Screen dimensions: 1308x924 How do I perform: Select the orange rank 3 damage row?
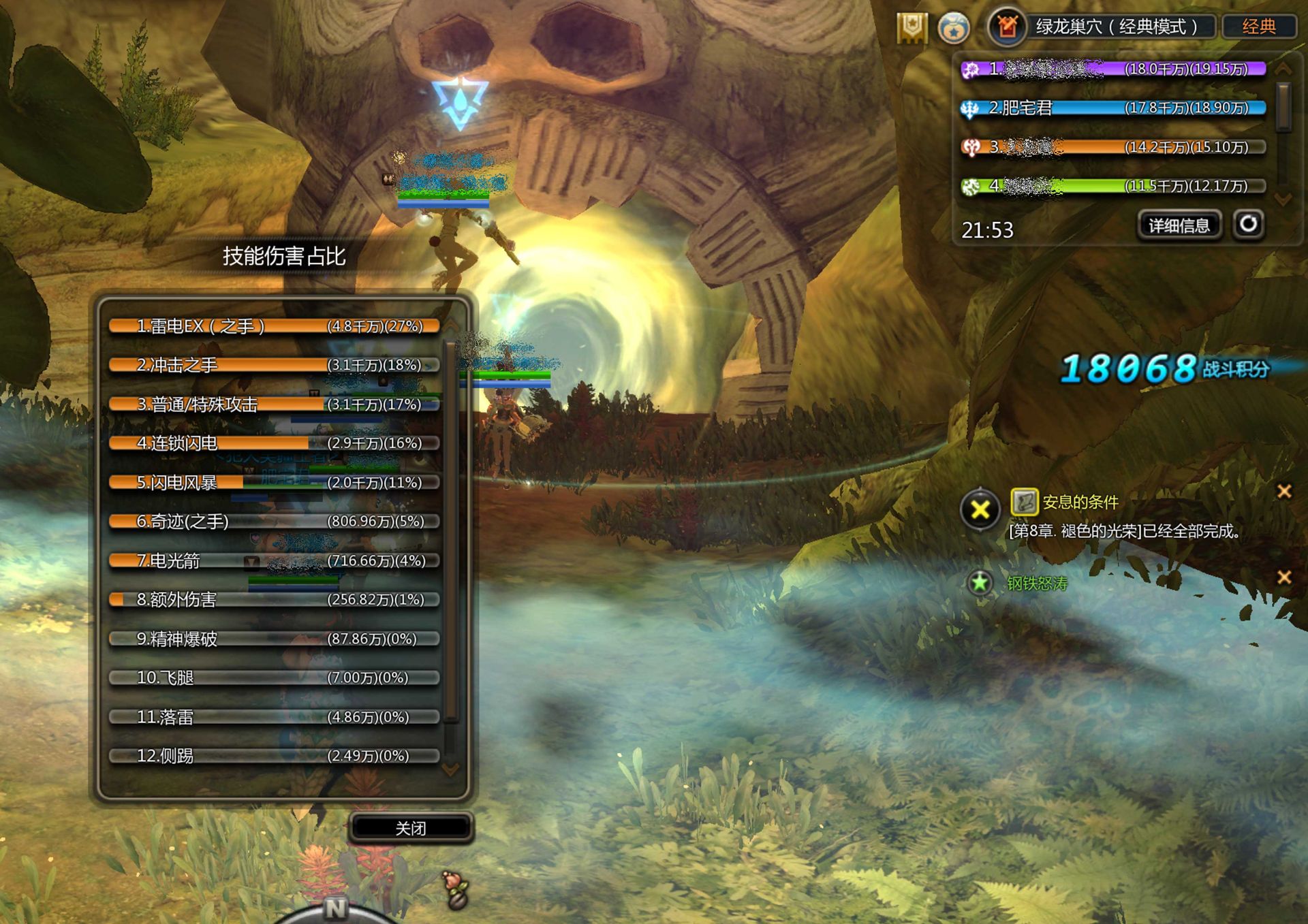[1112, 147]
